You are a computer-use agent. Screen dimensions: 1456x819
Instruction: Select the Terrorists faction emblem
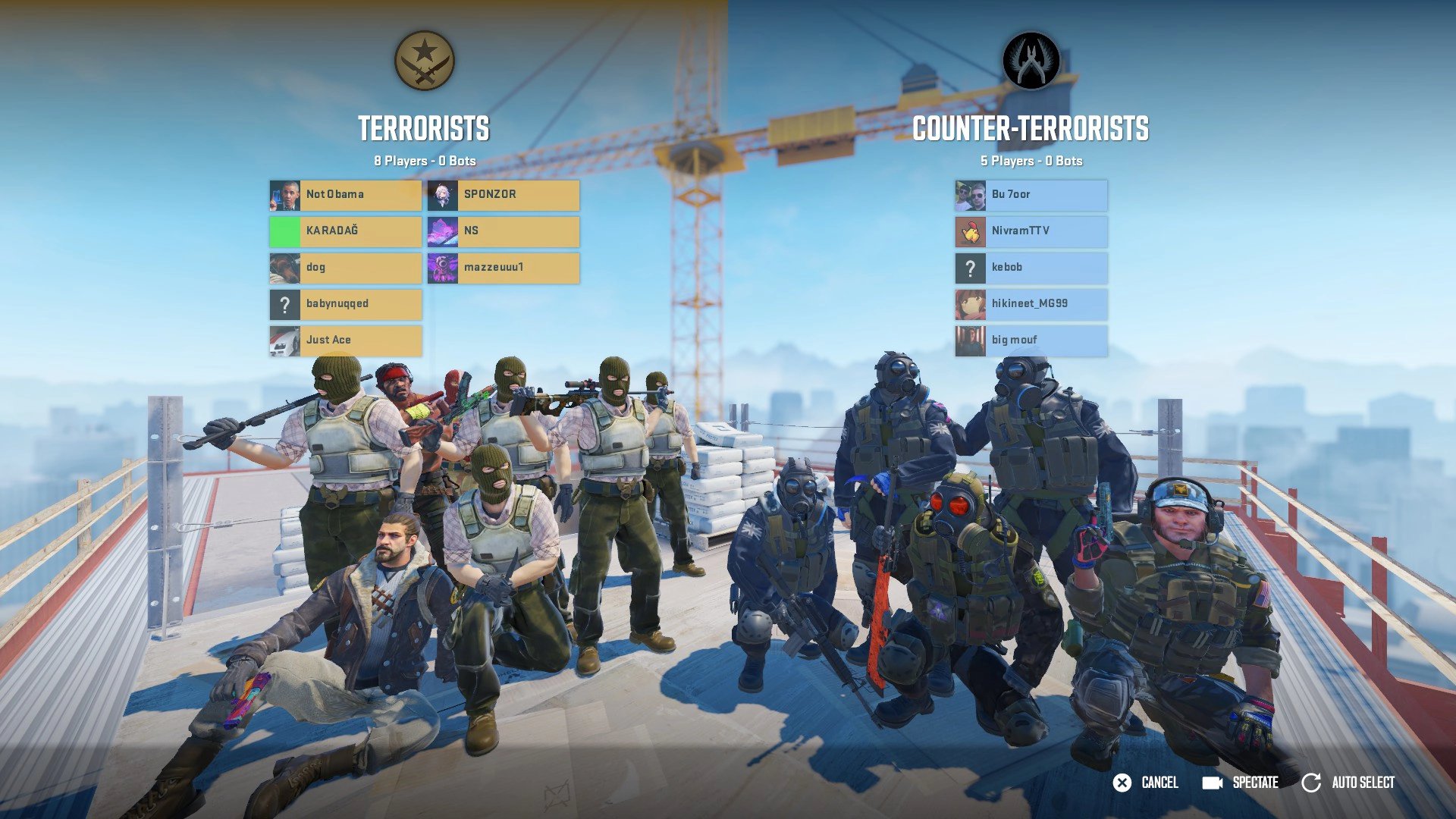pos(425,62)
